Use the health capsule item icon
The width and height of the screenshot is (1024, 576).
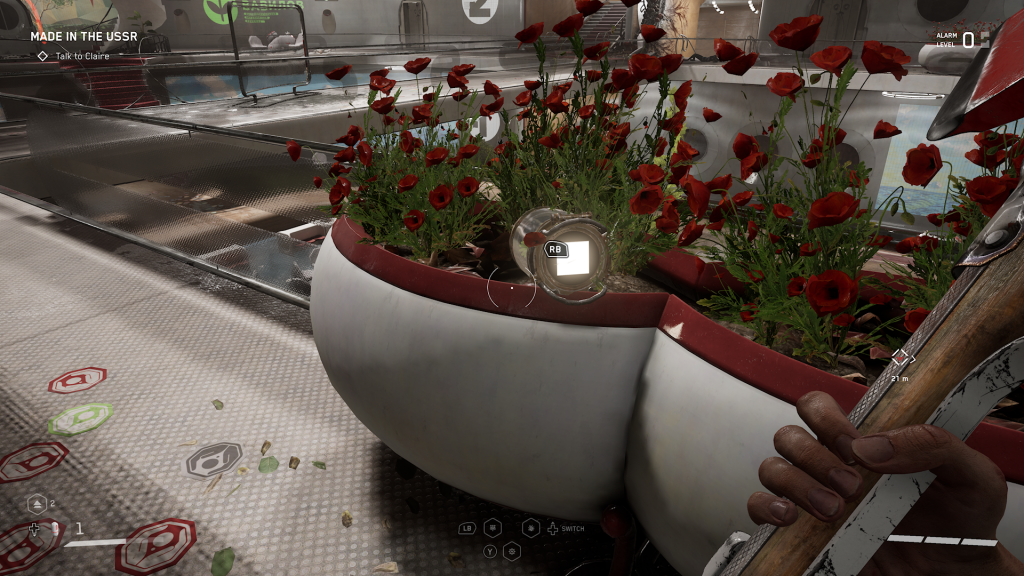pos(56,528)
